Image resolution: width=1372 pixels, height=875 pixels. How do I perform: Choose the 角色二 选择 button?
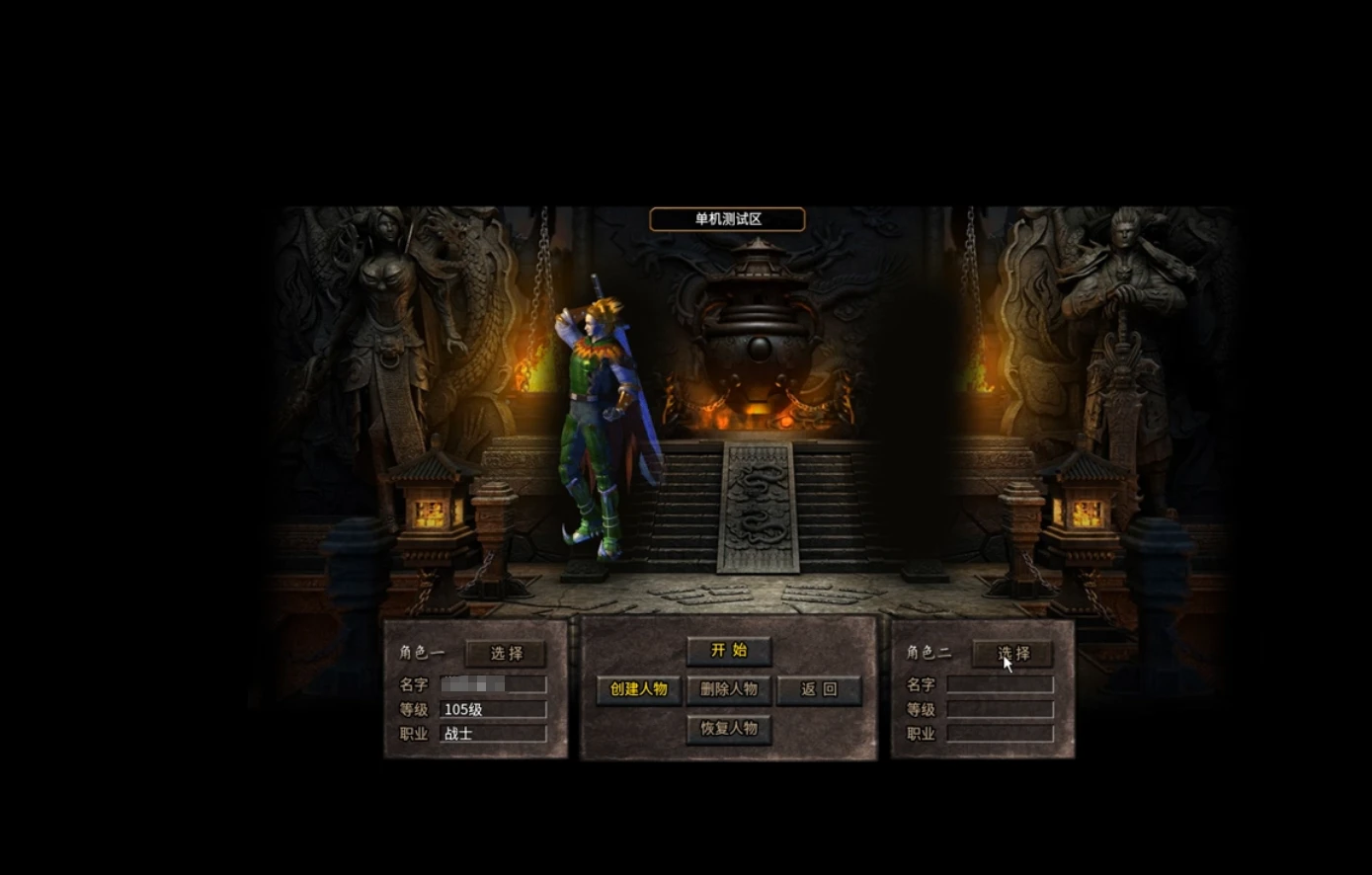coord(1012,653)
